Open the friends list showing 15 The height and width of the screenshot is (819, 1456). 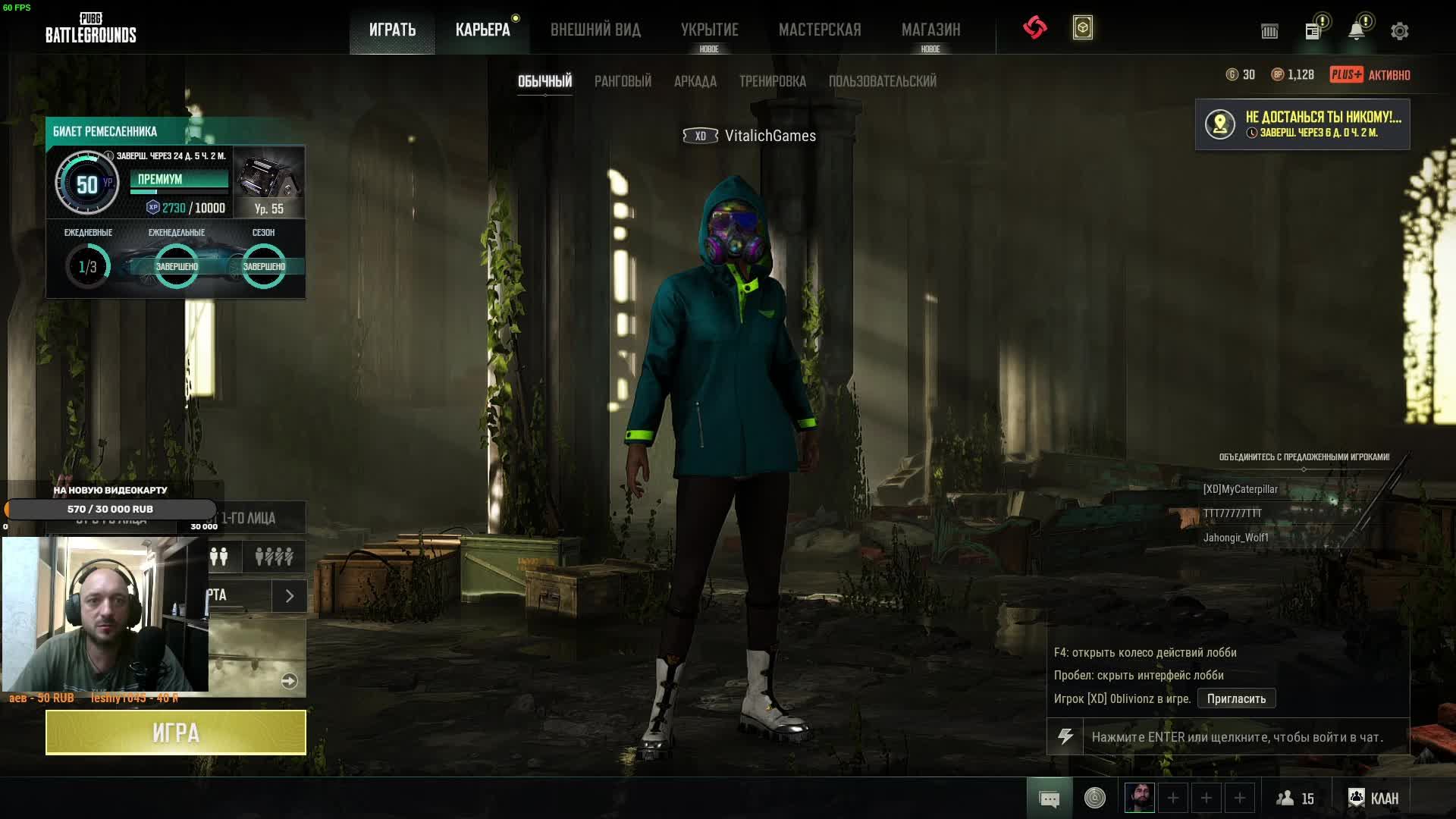1295,799
